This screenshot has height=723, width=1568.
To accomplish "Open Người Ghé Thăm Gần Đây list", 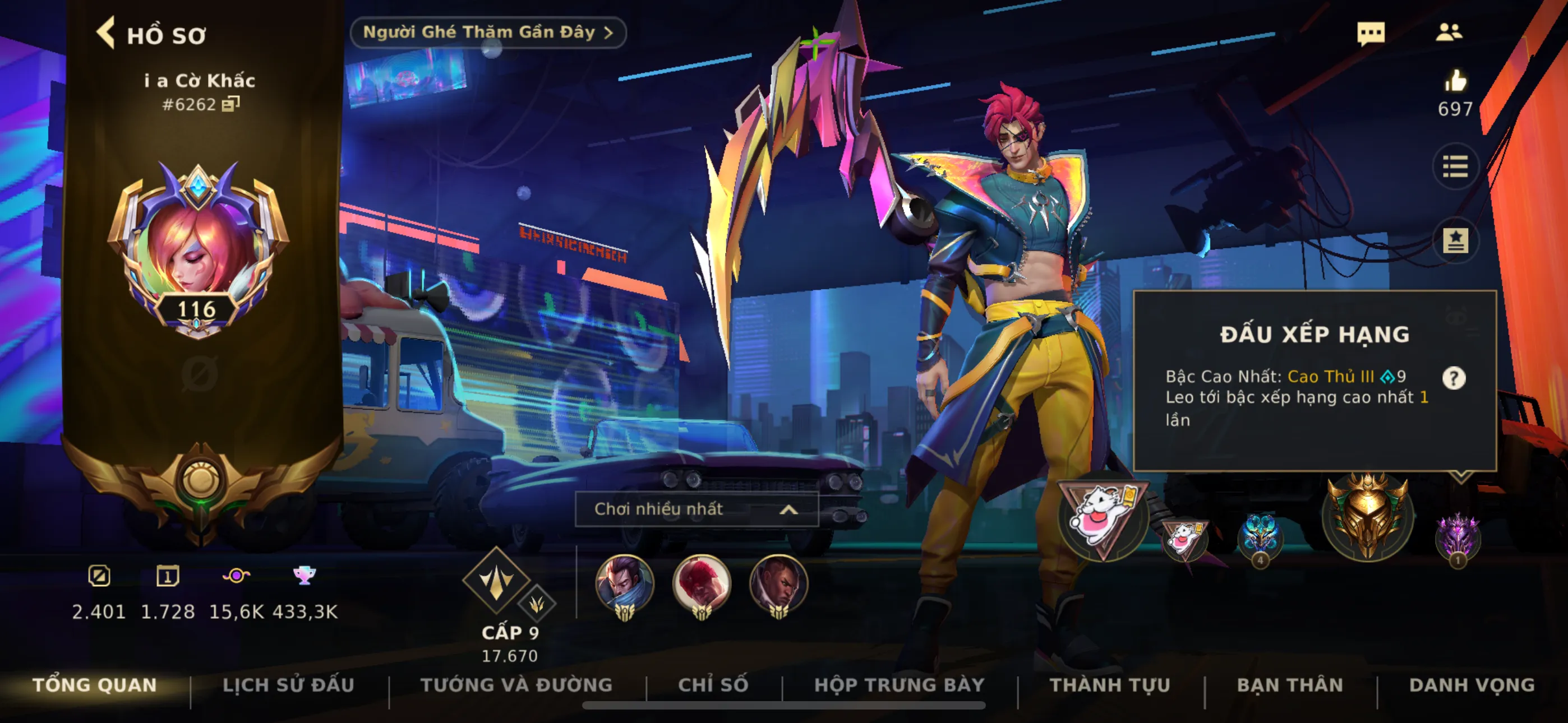I will 487,33.
